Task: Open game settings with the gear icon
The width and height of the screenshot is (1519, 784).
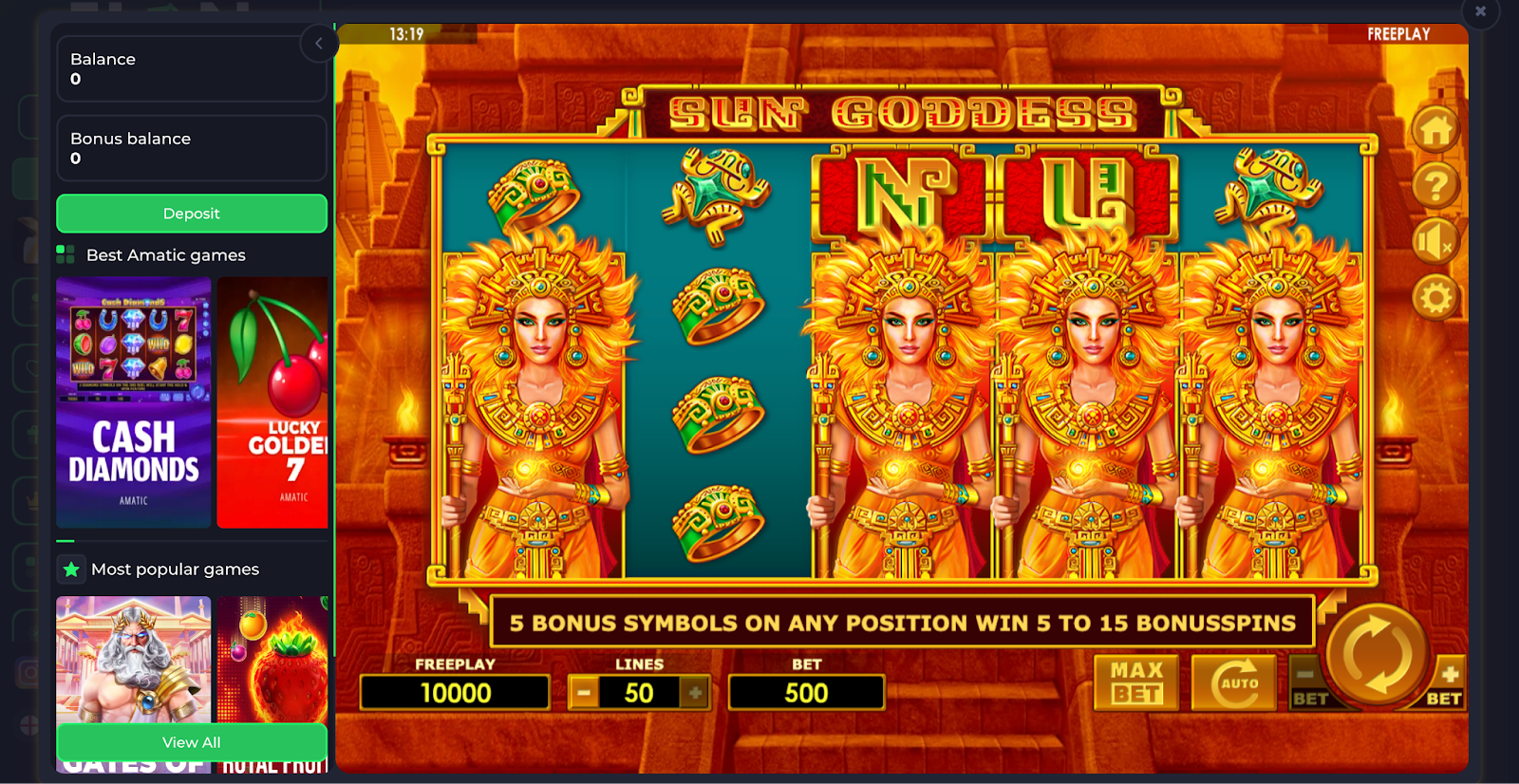Action: tap(1436, 298)
